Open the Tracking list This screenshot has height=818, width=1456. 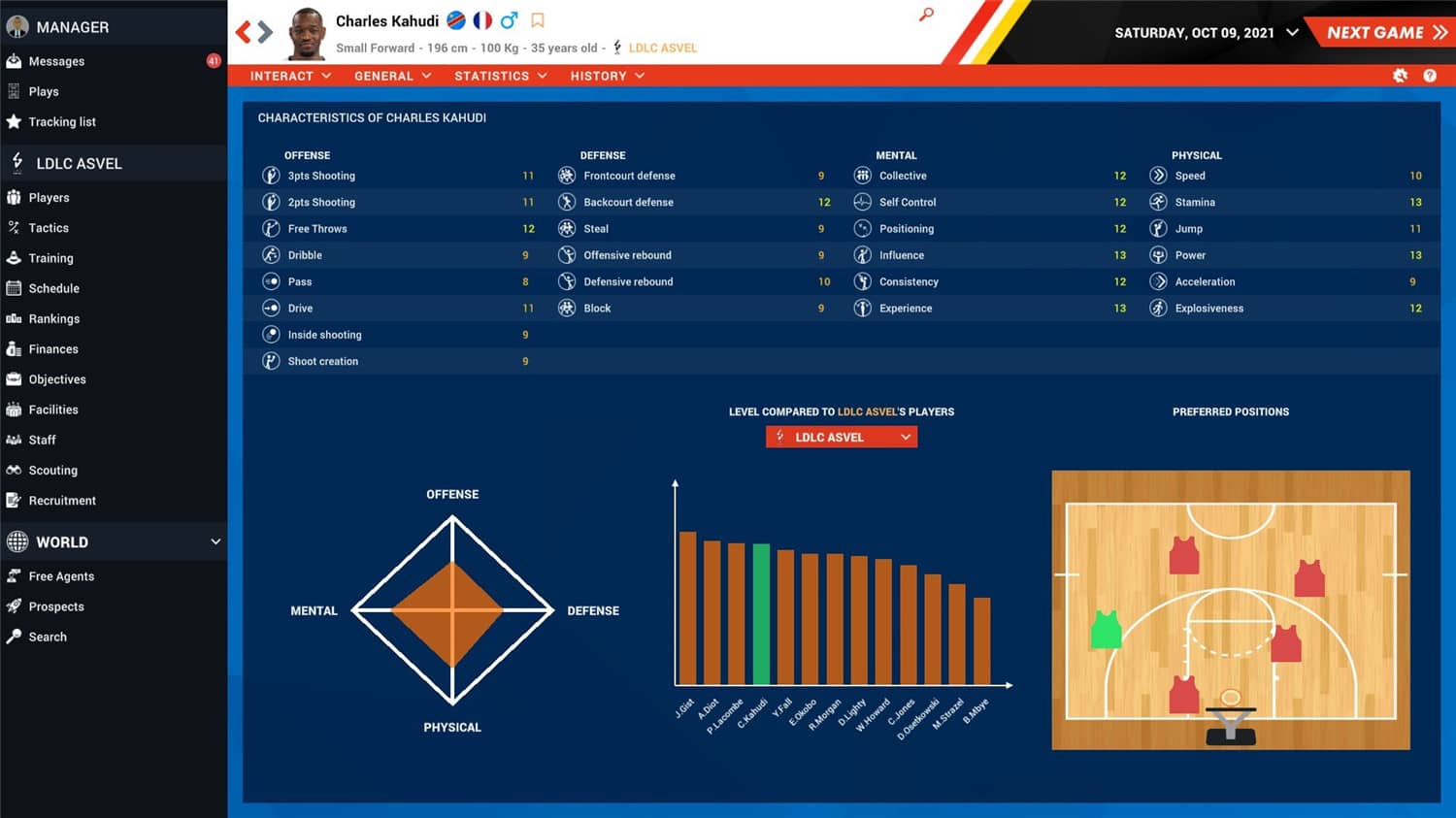(x=64, y=121)
